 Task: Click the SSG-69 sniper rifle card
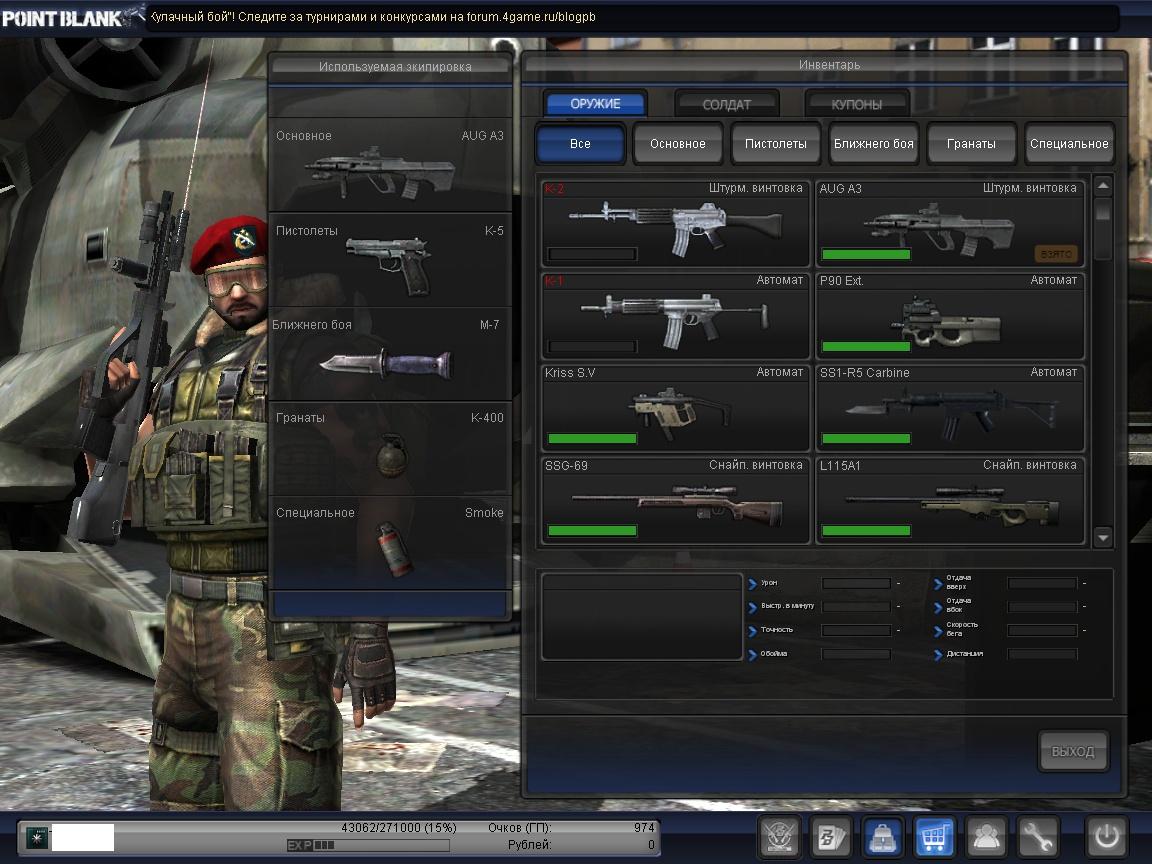[x=675, y=501]
